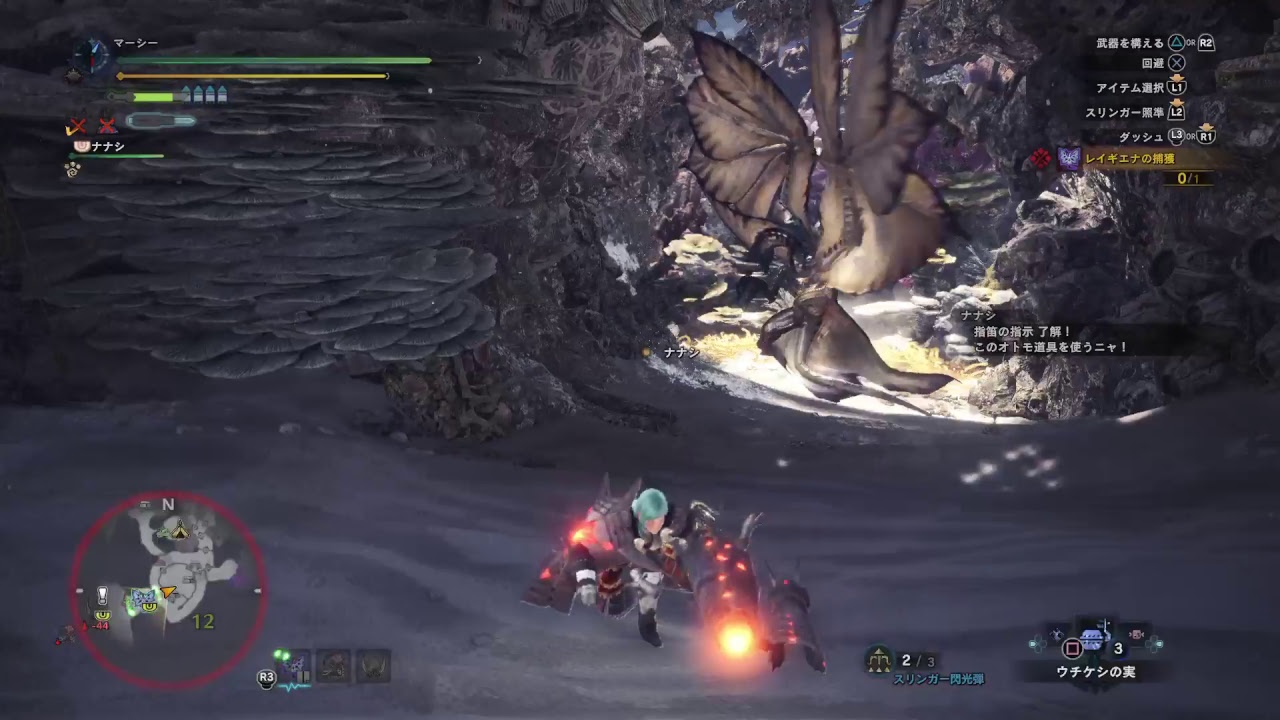Image resolution: width=1280 pixels, height=720 pixels.
Task: Click the スリンガー閃光弾 slinger ammo icon
Action: click(x=878, y=659)
